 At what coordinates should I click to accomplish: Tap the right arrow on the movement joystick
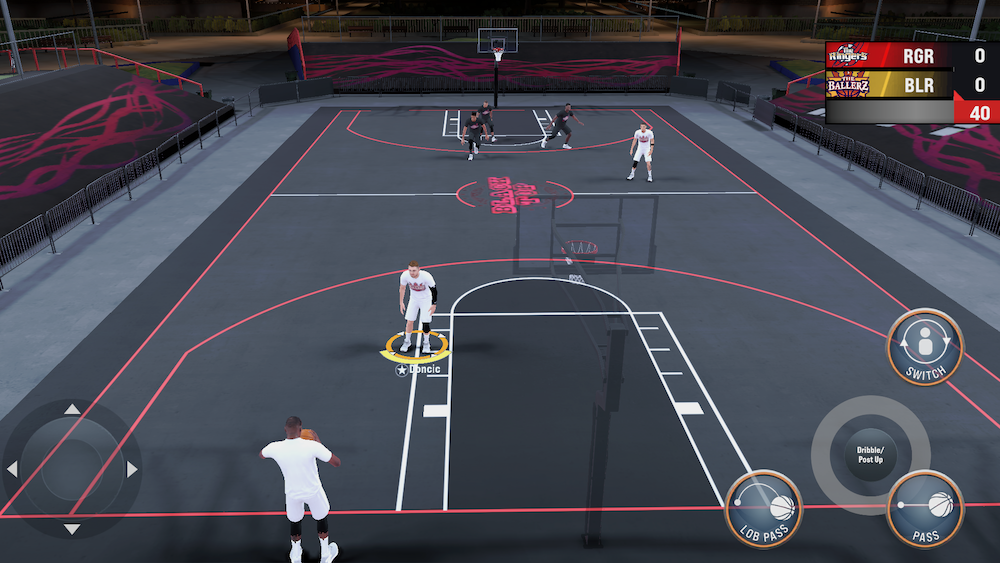[131, 469]
